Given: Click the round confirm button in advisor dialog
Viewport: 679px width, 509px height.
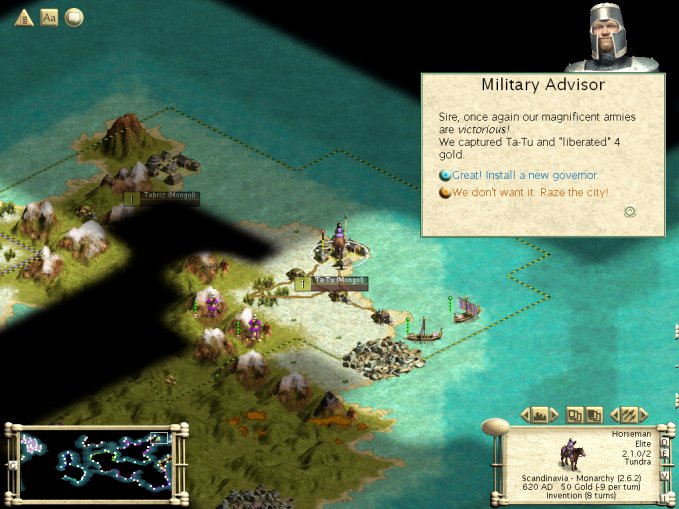Looking at the screenshot, I should 630,211.
